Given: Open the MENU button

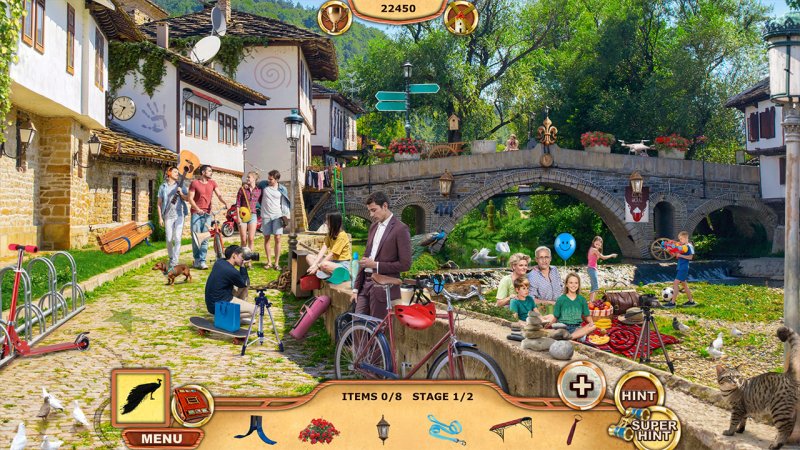Looking at the screenshot, I should pos(162,438).
